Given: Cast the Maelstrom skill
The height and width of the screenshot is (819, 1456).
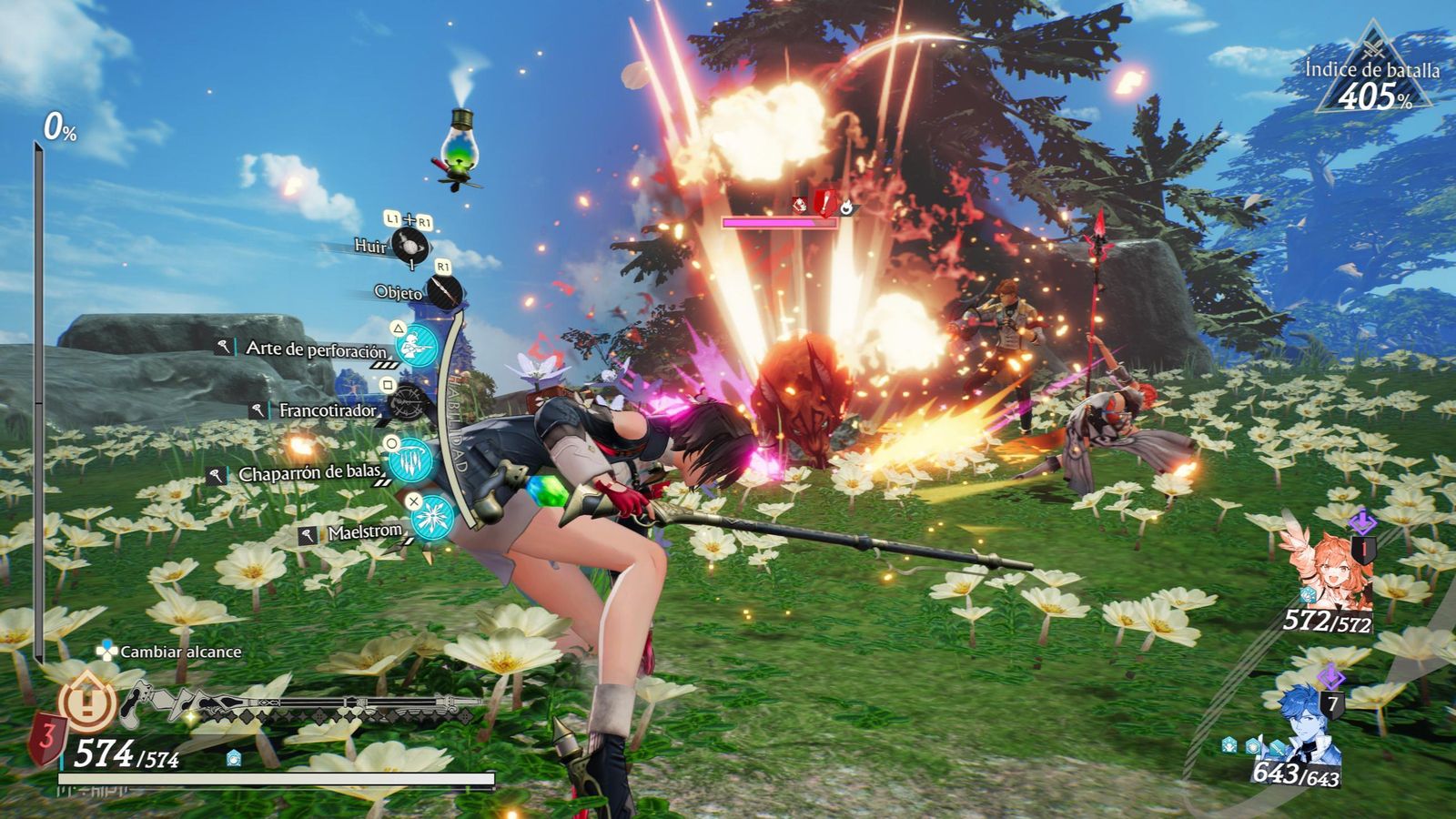Looking at the screenshot, I should point(431,518).
